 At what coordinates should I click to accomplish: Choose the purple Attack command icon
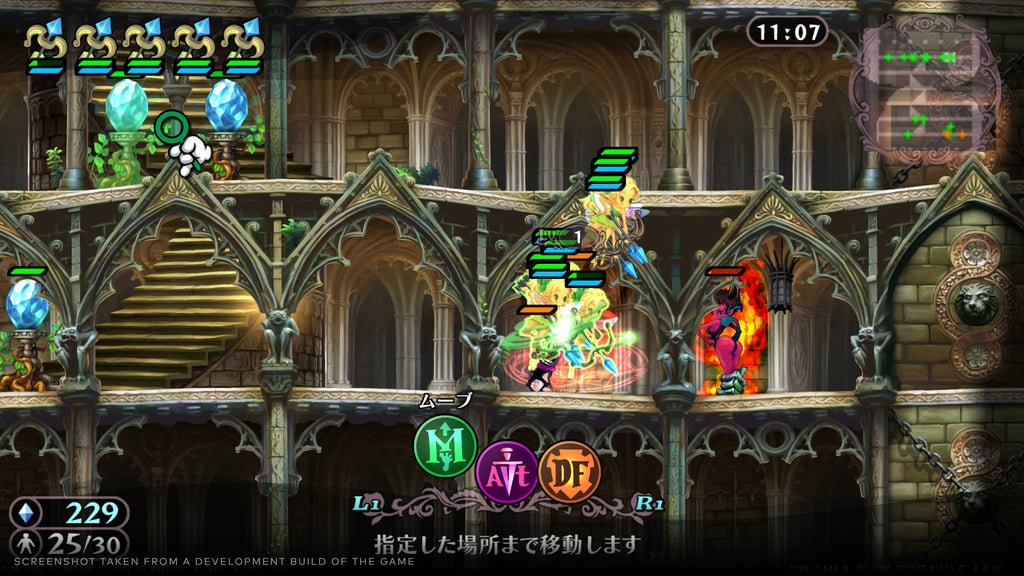pyautogui.click(x=506, y=470)
